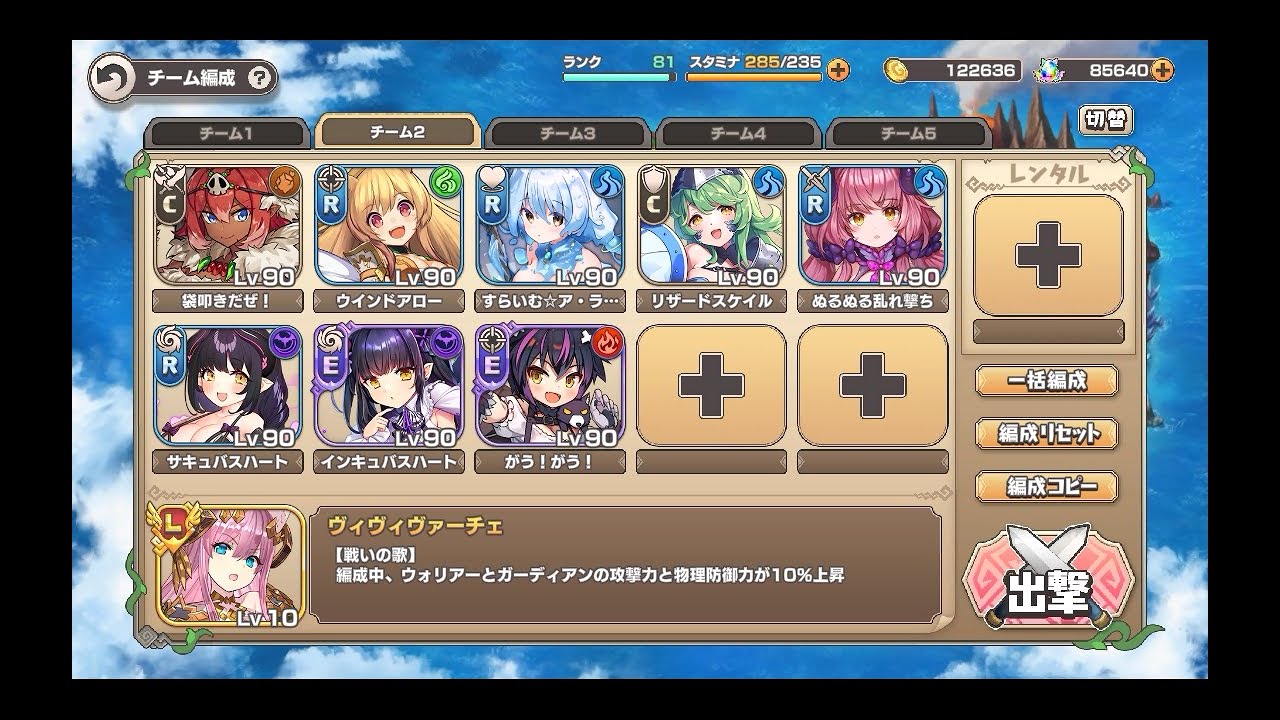
Task: Pick the サキュバスハート character card
Action: pos(228,386)
